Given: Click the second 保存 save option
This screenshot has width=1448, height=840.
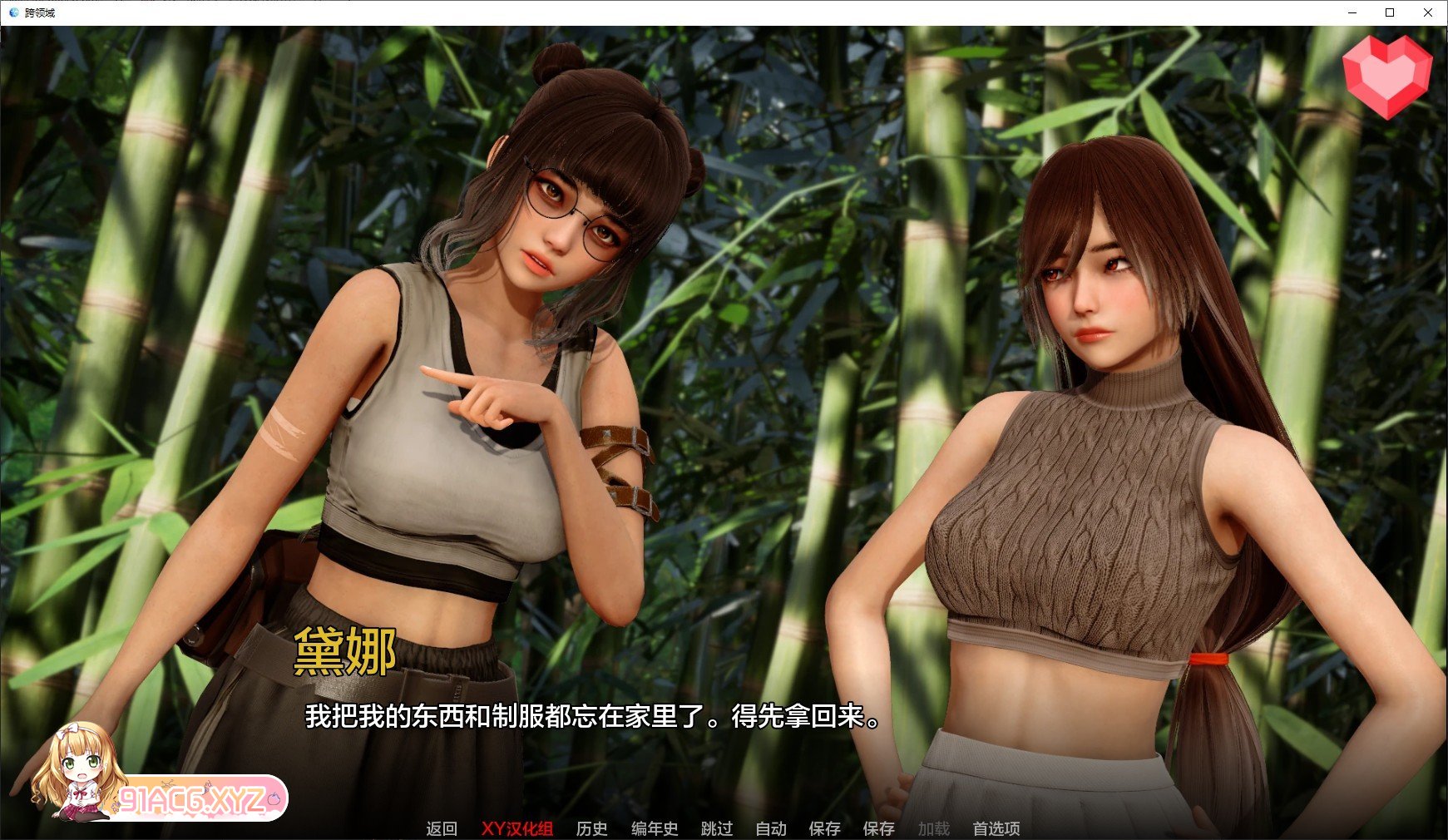Looking at the screenshot, I should tap(881, 828).
